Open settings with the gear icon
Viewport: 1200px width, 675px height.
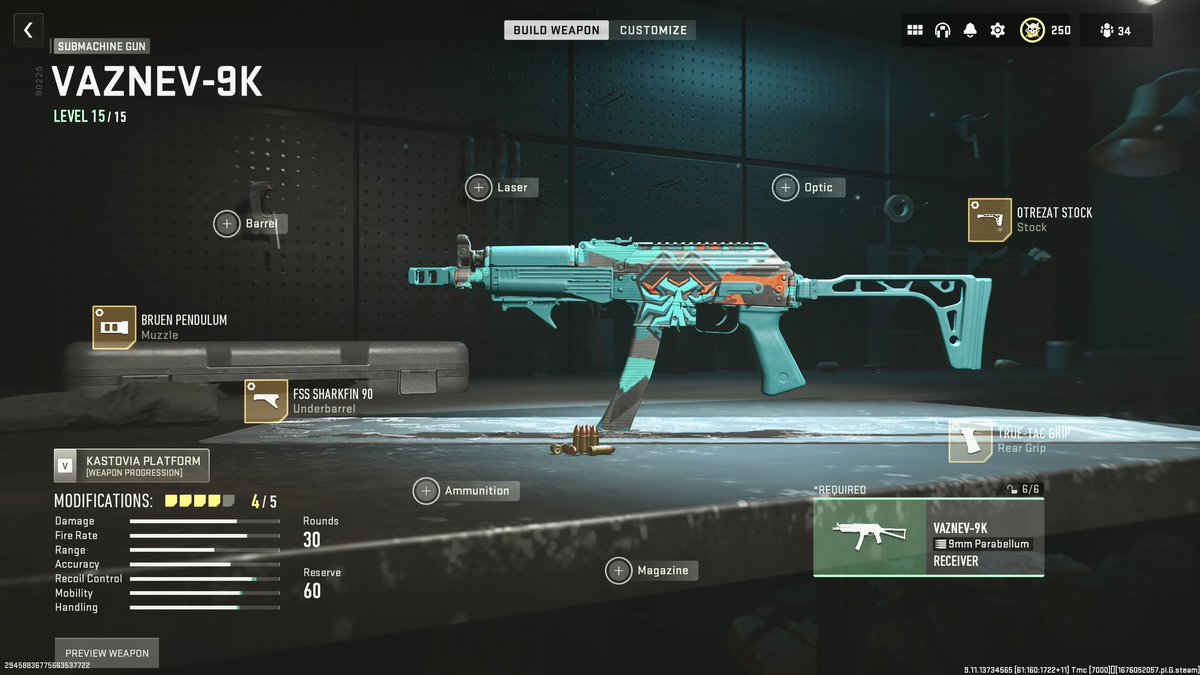(x=997, y=30)
